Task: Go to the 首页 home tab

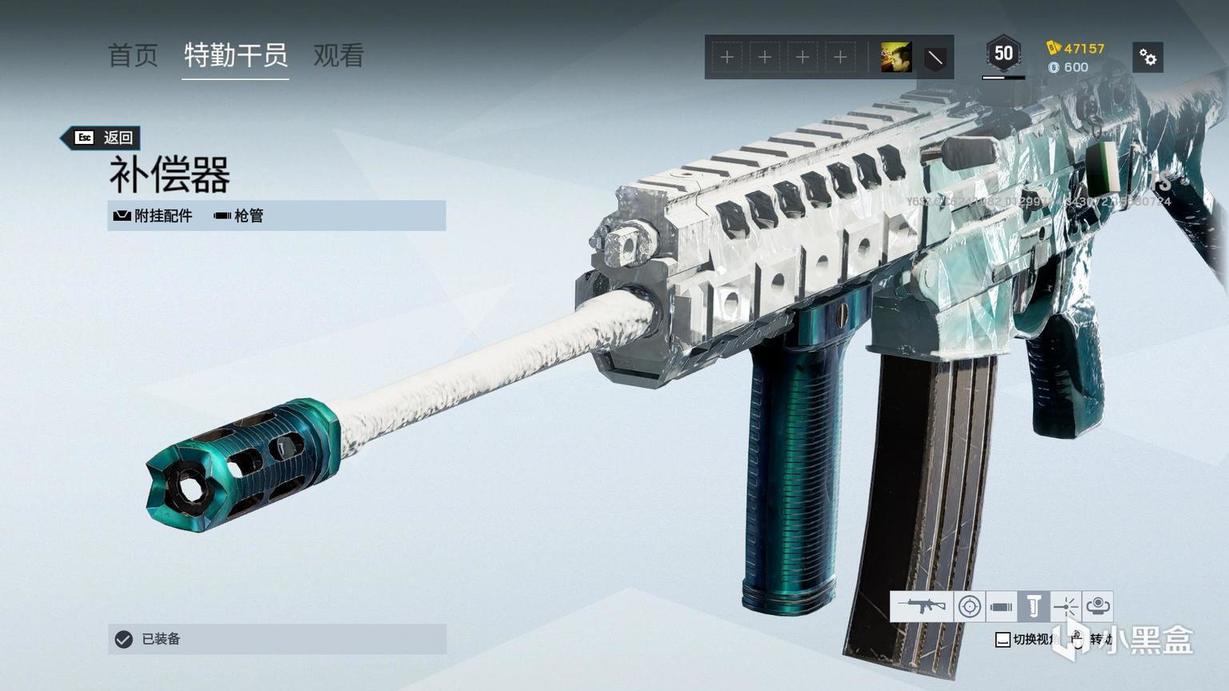Action: 133,55
